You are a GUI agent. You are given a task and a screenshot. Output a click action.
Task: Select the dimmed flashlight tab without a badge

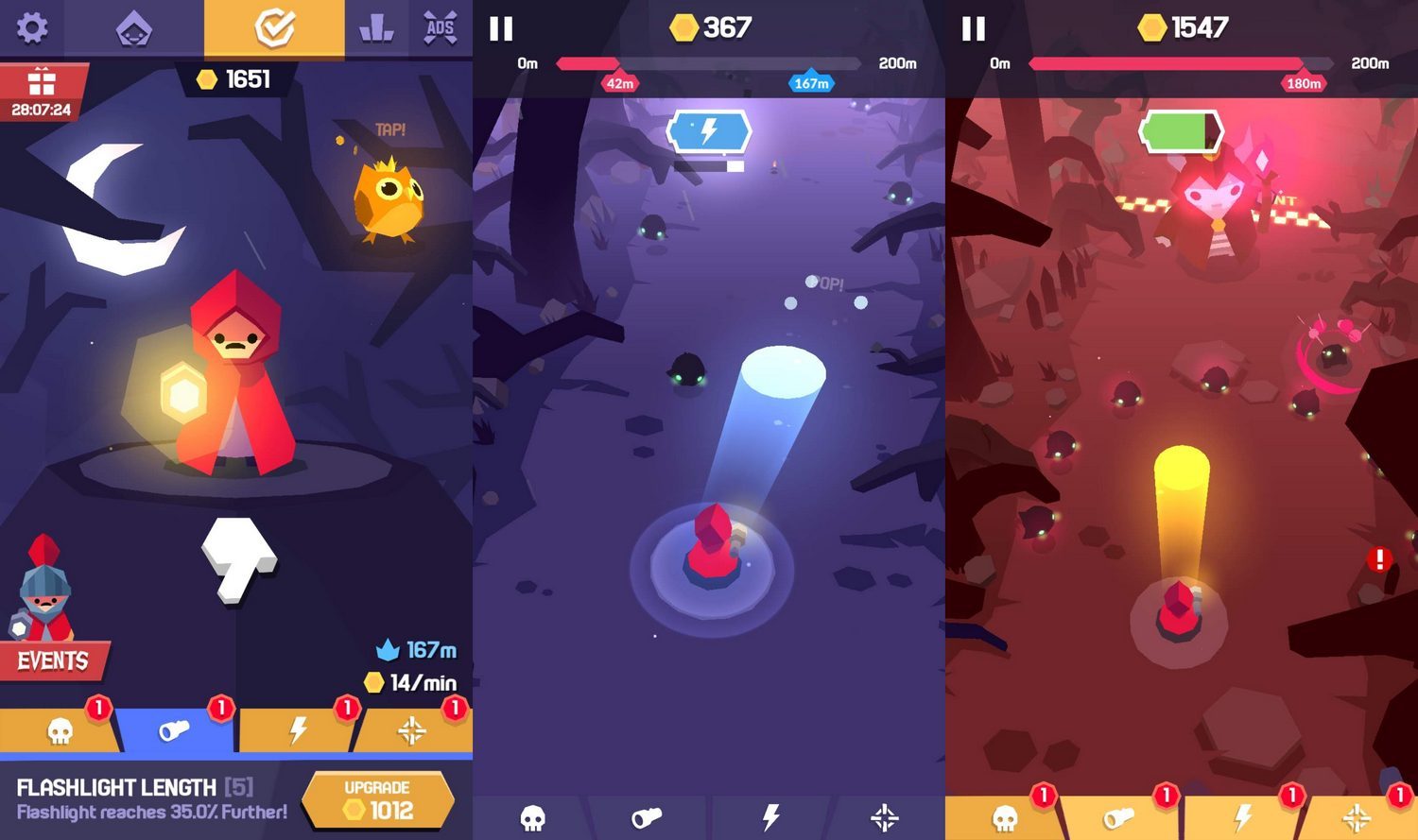[648, 817]
